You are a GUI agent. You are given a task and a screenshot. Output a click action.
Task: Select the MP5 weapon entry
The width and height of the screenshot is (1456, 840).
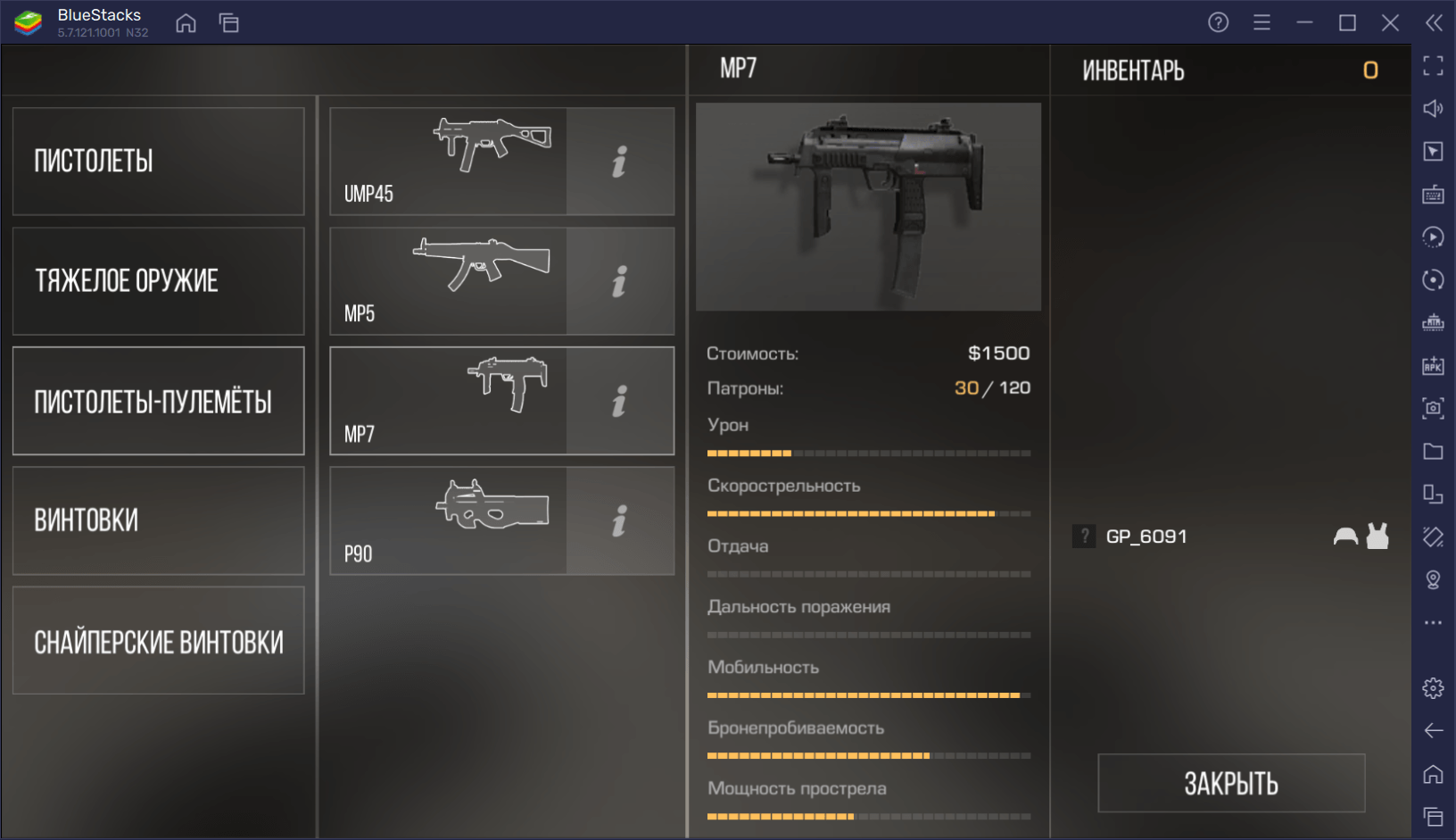pos(448,281)
